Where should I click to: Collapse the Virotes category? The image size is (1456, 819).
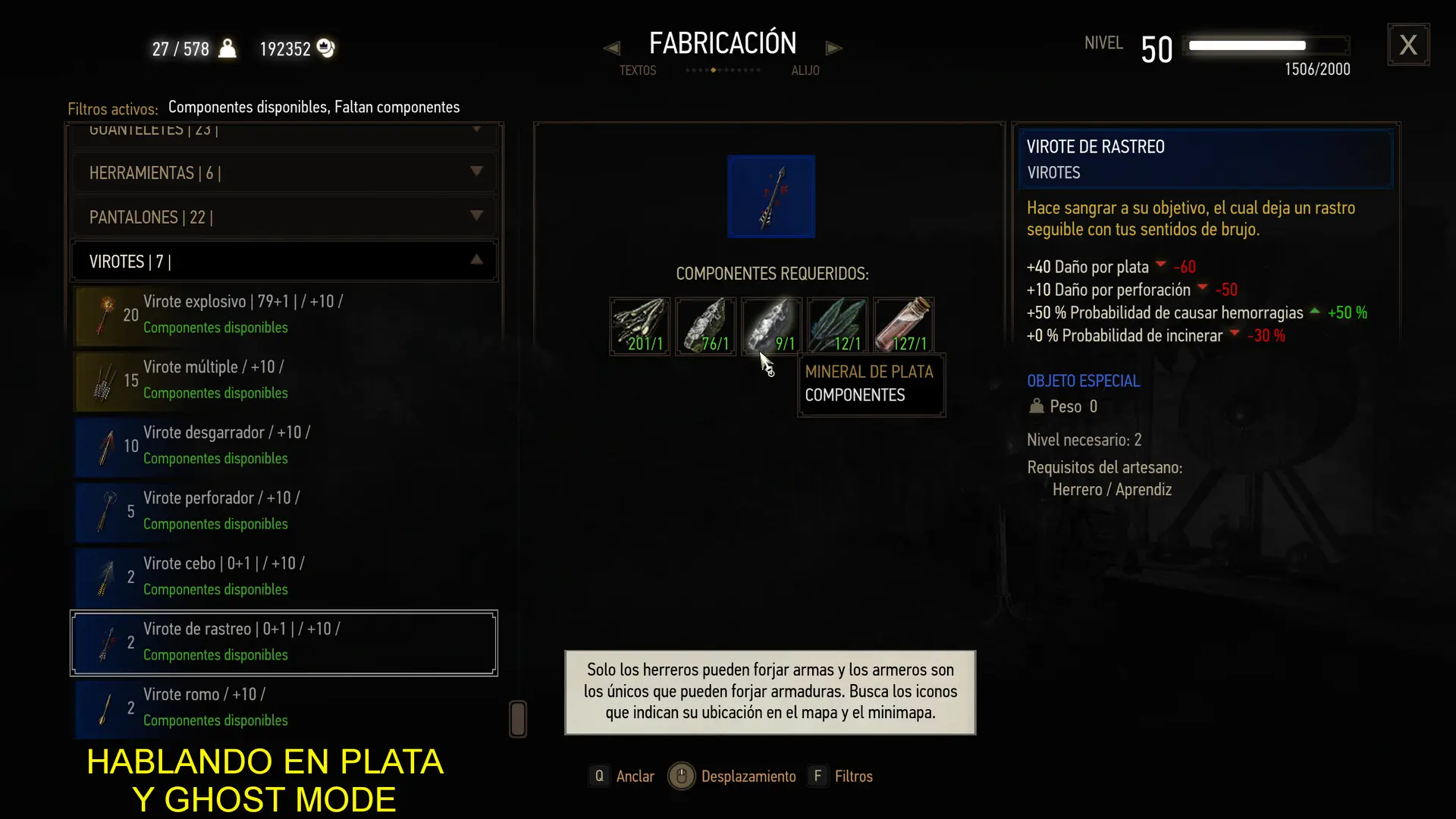[x=284, y=262]
